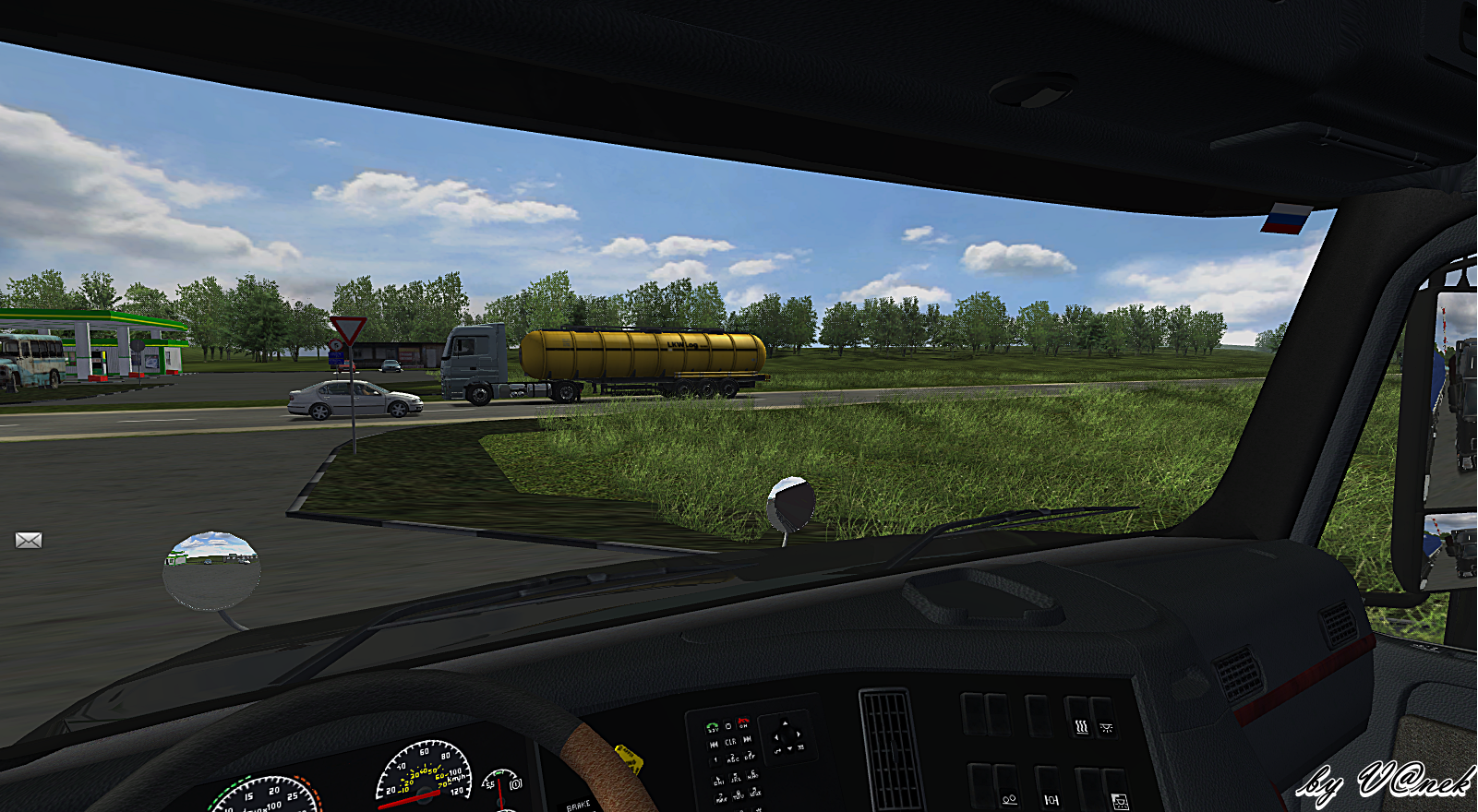Open the envelope message icon
Viewport: 1478px width, 812px height.
coord(29,540)
